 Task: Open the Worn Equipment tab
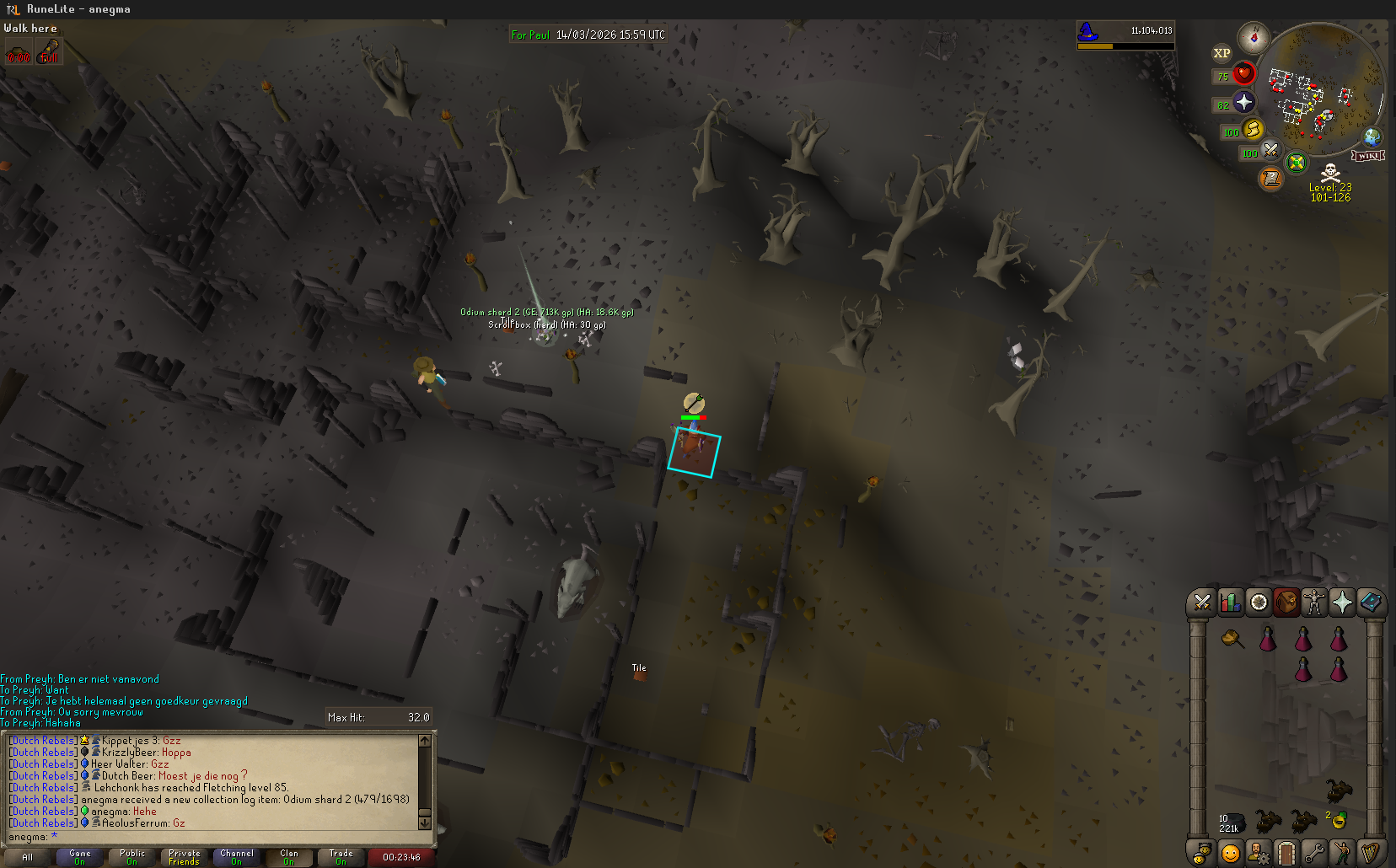coord(1314,603)
